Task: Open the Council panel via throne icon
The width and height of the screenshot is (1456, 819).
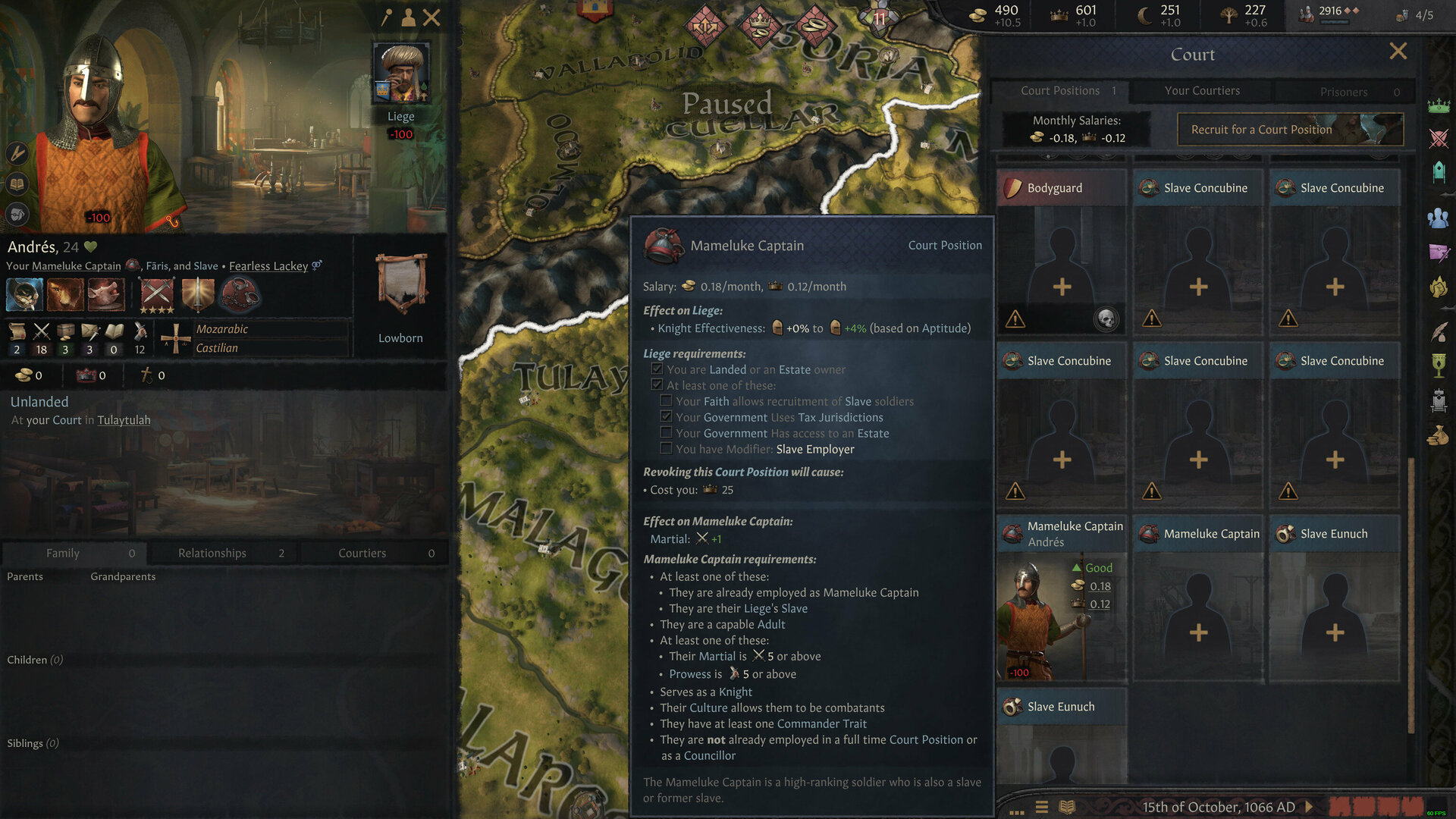Action: (x=1439, y=173)
